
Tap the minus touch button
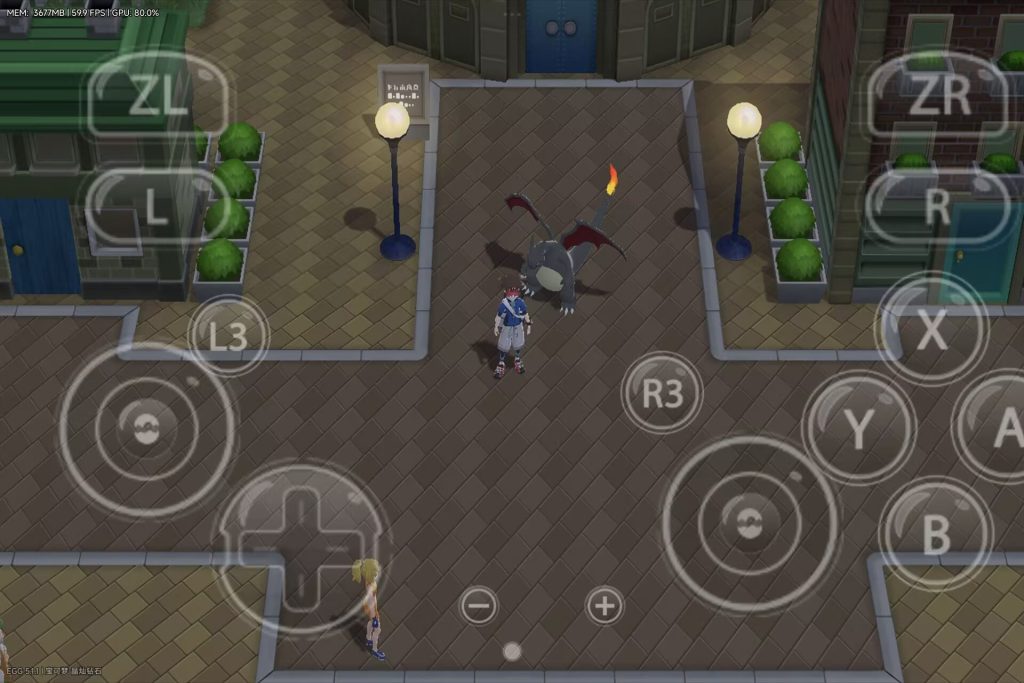pos(479,605)
